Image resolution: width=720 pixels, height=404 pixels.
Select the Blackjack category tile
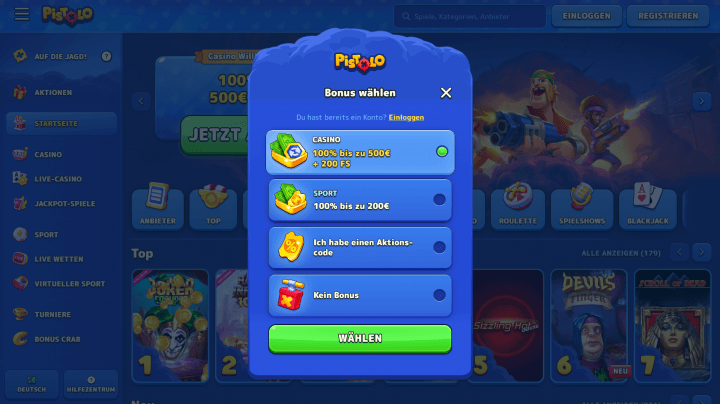tap(648, 208)
